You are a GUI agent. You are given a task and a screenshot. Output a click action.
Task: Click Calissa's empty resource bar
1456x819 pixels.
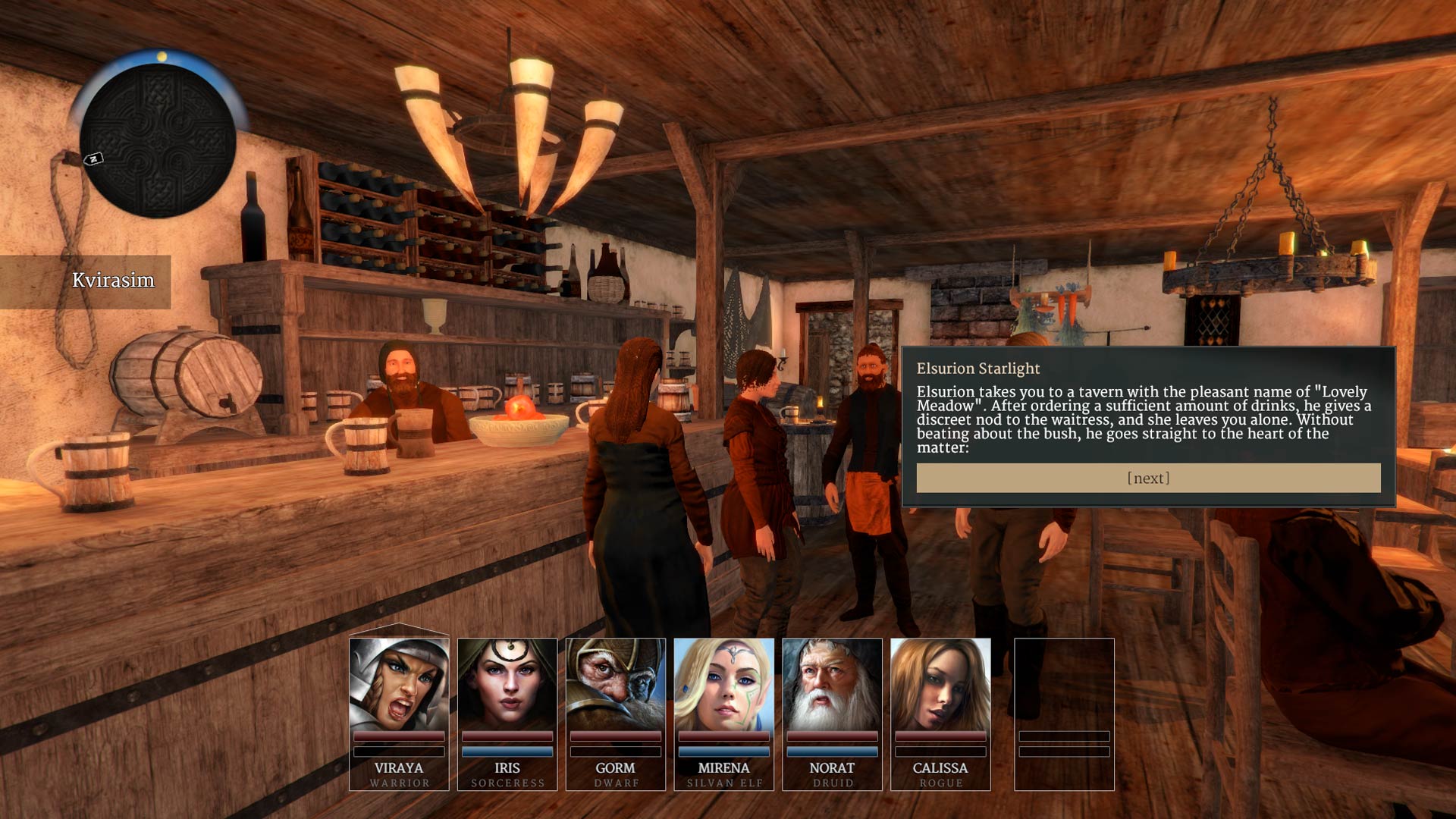click(940, 752)
